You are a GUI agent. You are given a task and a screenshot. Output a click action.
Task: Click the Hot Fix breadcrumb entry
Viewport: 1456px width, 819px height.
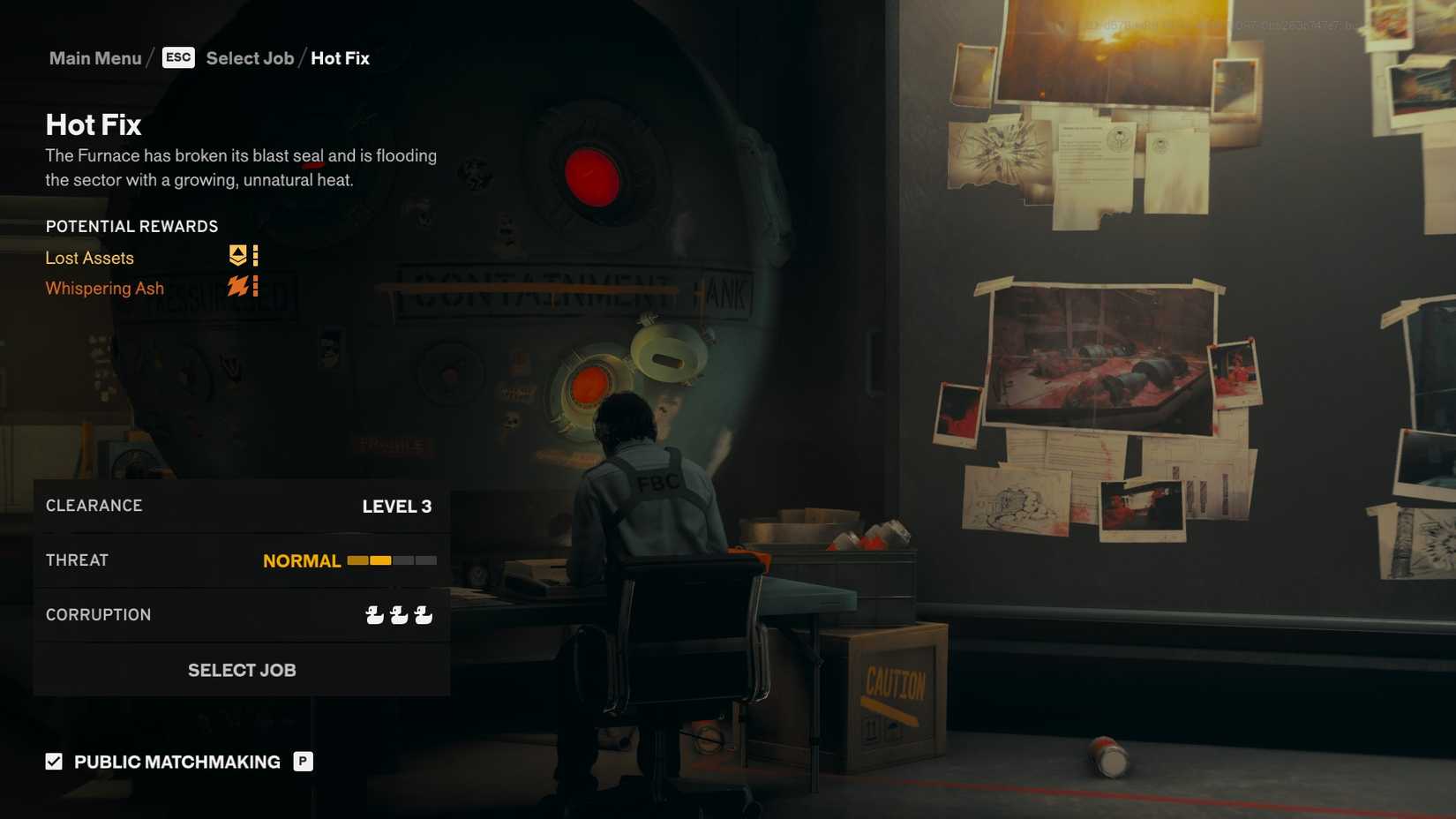click(340, 57)
